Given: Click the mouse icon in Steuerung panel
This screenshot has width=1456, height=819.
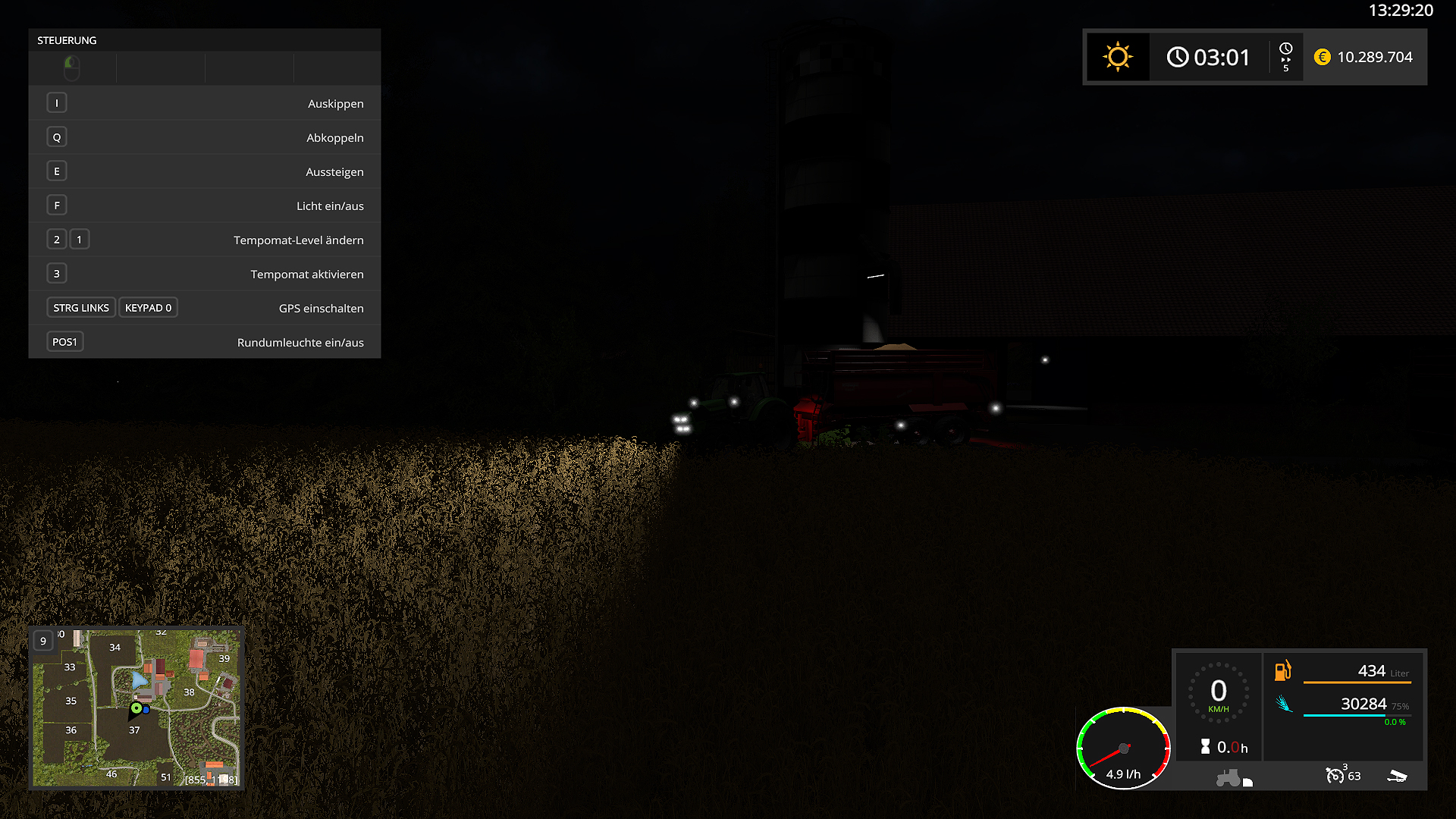Looking at the screenshot, I should [72, 68].
